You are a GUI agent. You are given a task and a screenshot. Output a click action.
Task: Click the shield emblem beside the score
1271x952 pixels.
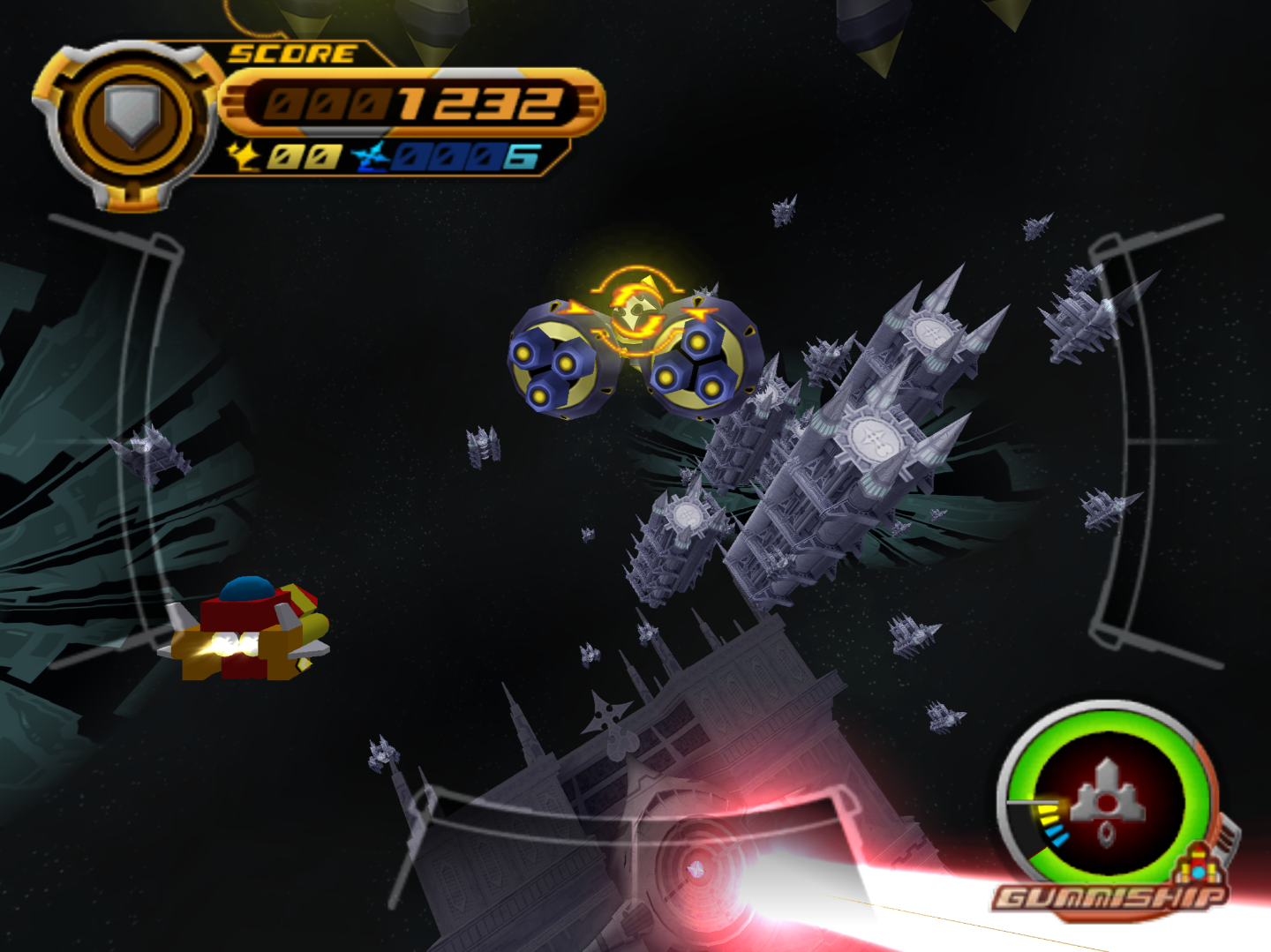[132, 116]
